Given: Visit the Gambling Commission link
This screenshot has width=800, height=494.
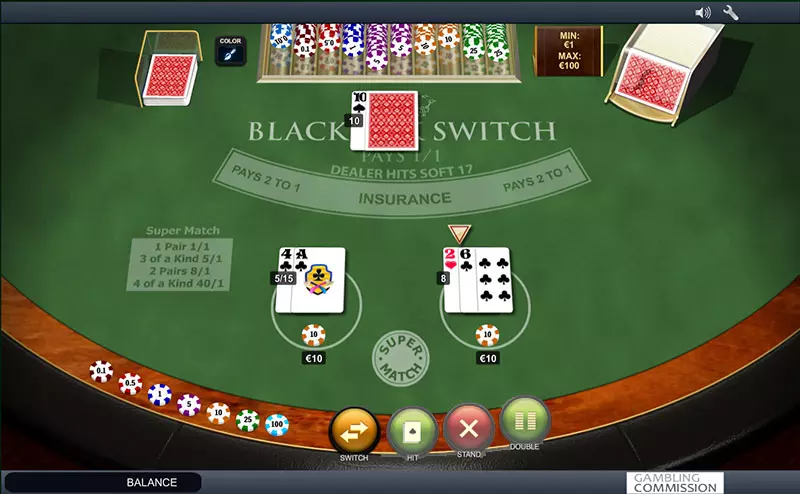Looking at the screenshot, I should (x=676, y=482).
